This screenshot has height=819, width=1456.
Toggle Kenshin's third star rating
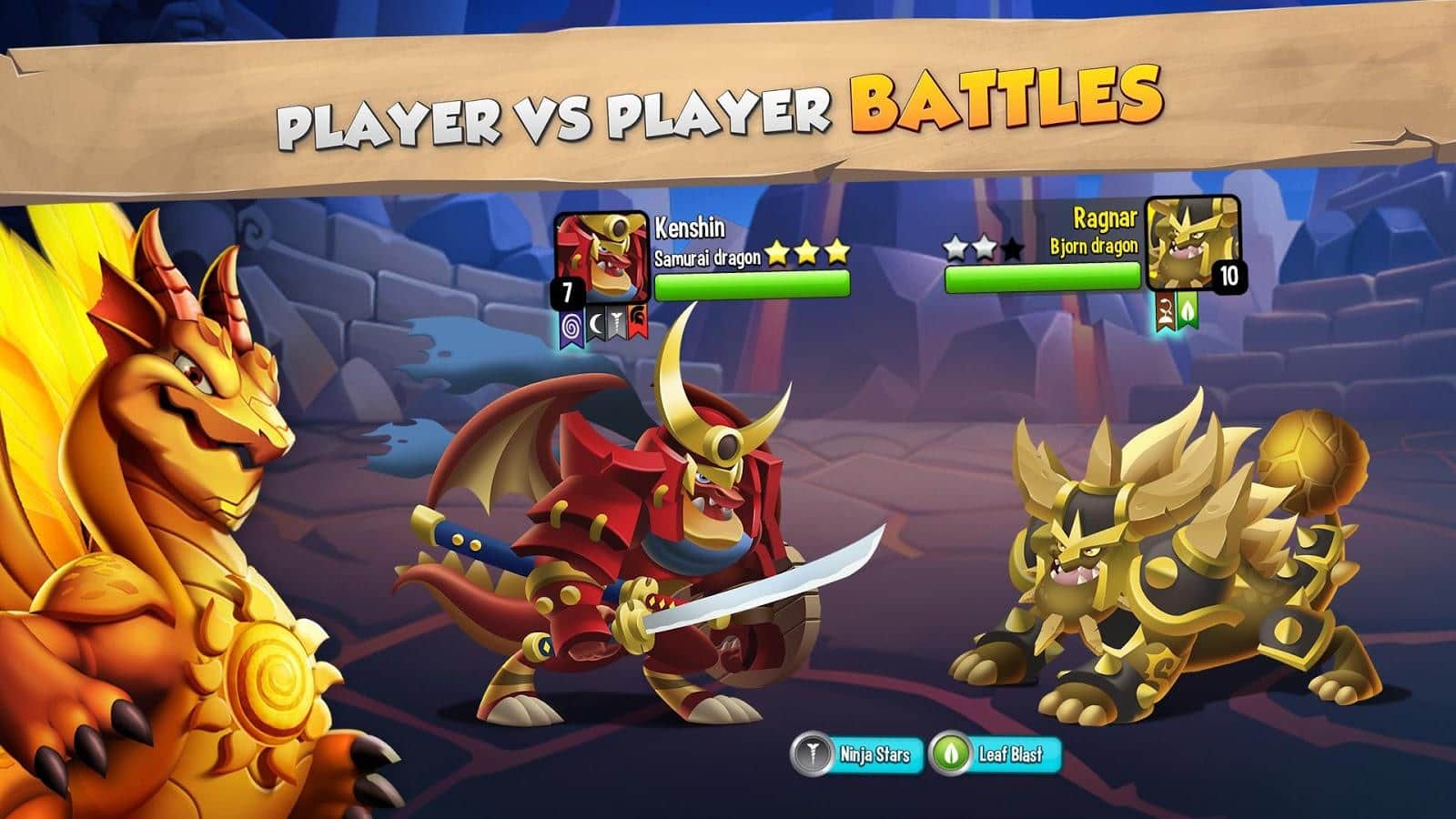(837, 252)
